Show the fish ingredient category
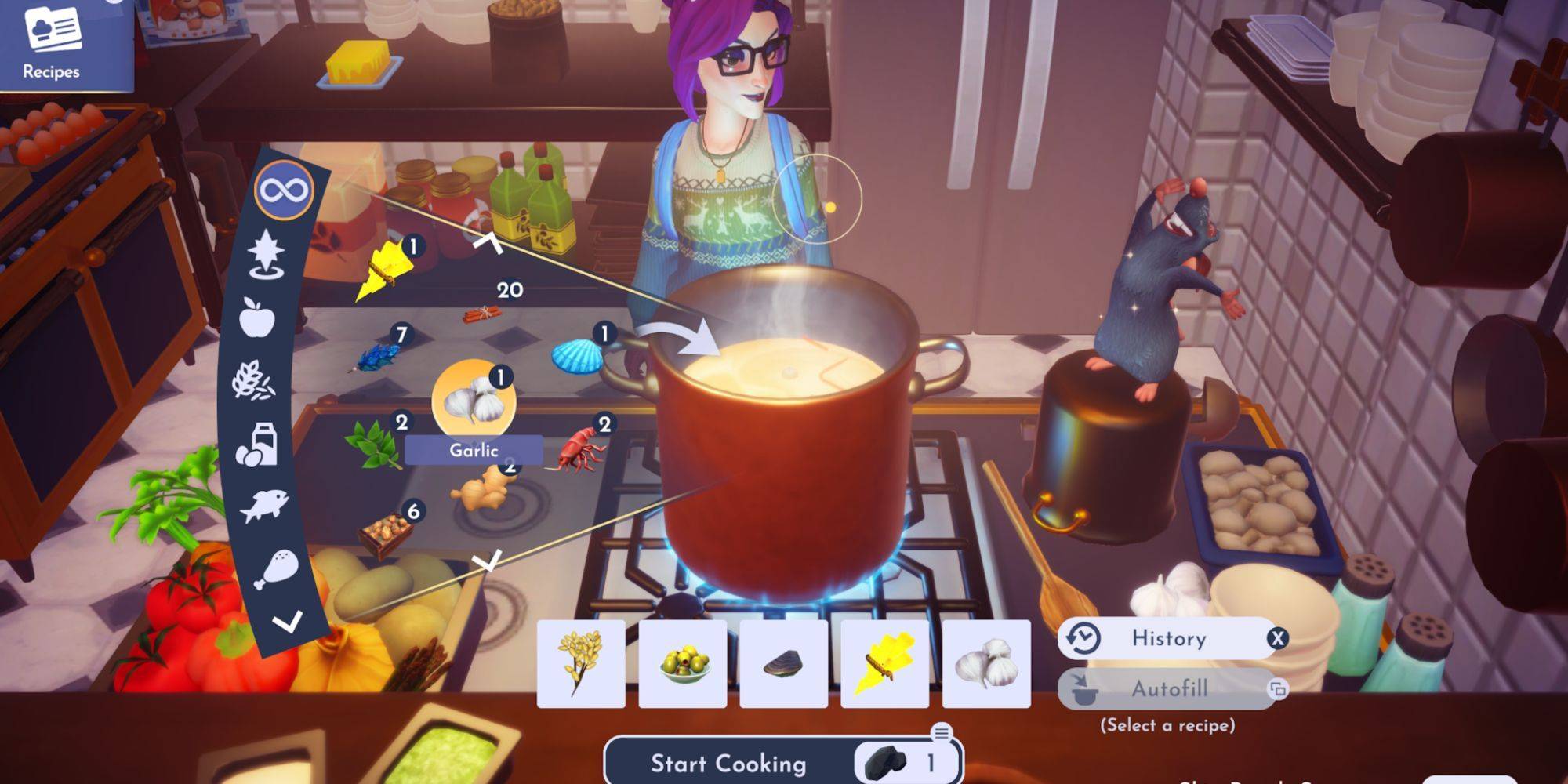 [x=264, y=506]
